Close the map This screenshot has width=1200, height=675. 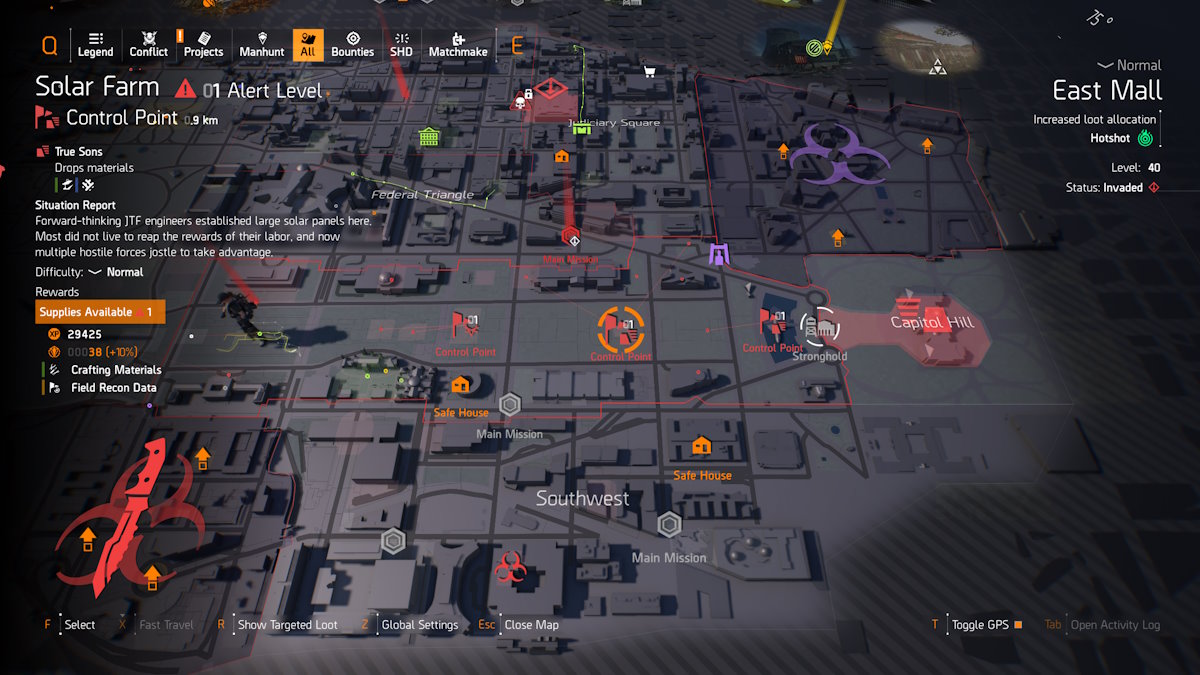coord(531,625)
